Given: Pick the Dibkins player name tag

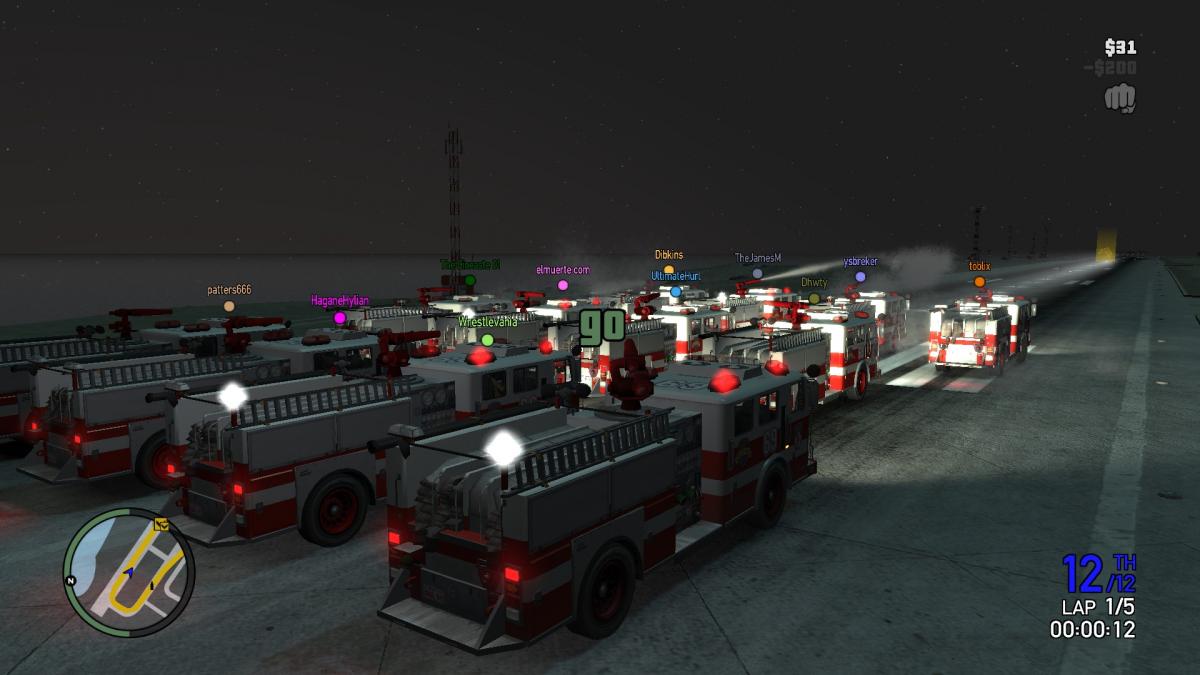Looking at the screenshot, I should point(669,255).
